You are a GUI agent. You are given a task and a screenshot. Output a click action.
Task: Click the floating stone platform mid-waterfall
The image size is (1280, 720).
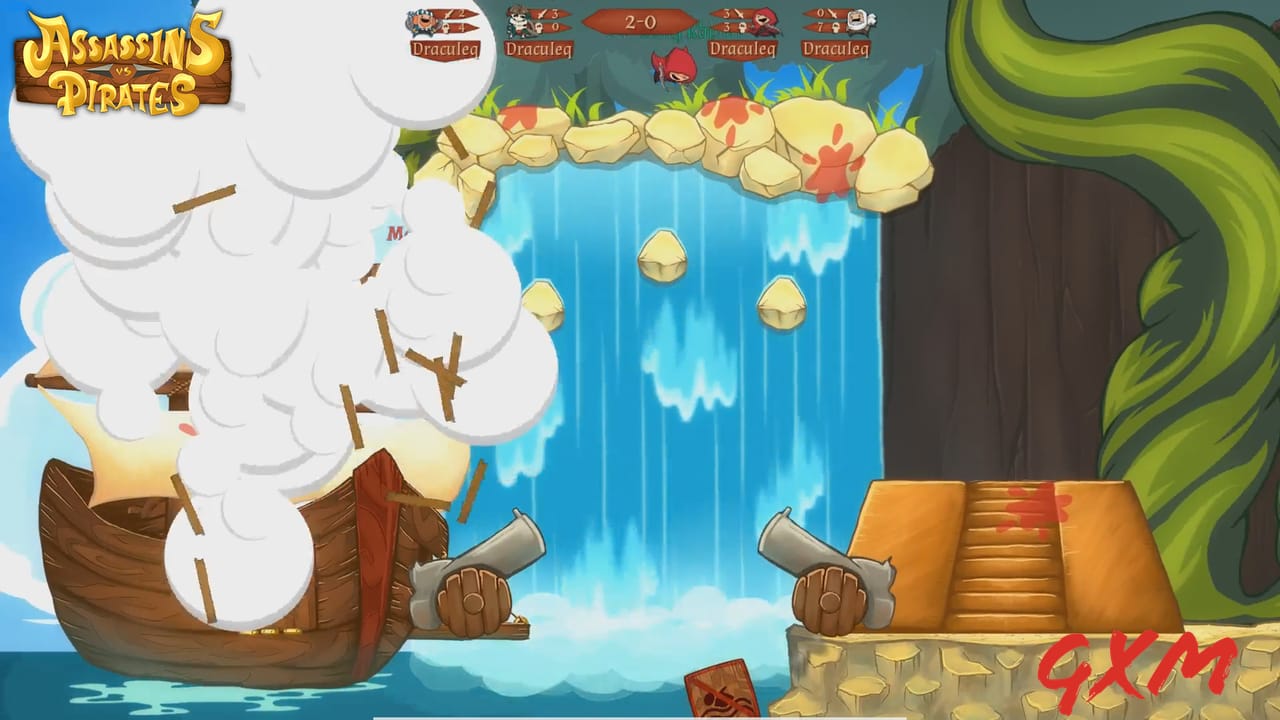coord(664,258)
